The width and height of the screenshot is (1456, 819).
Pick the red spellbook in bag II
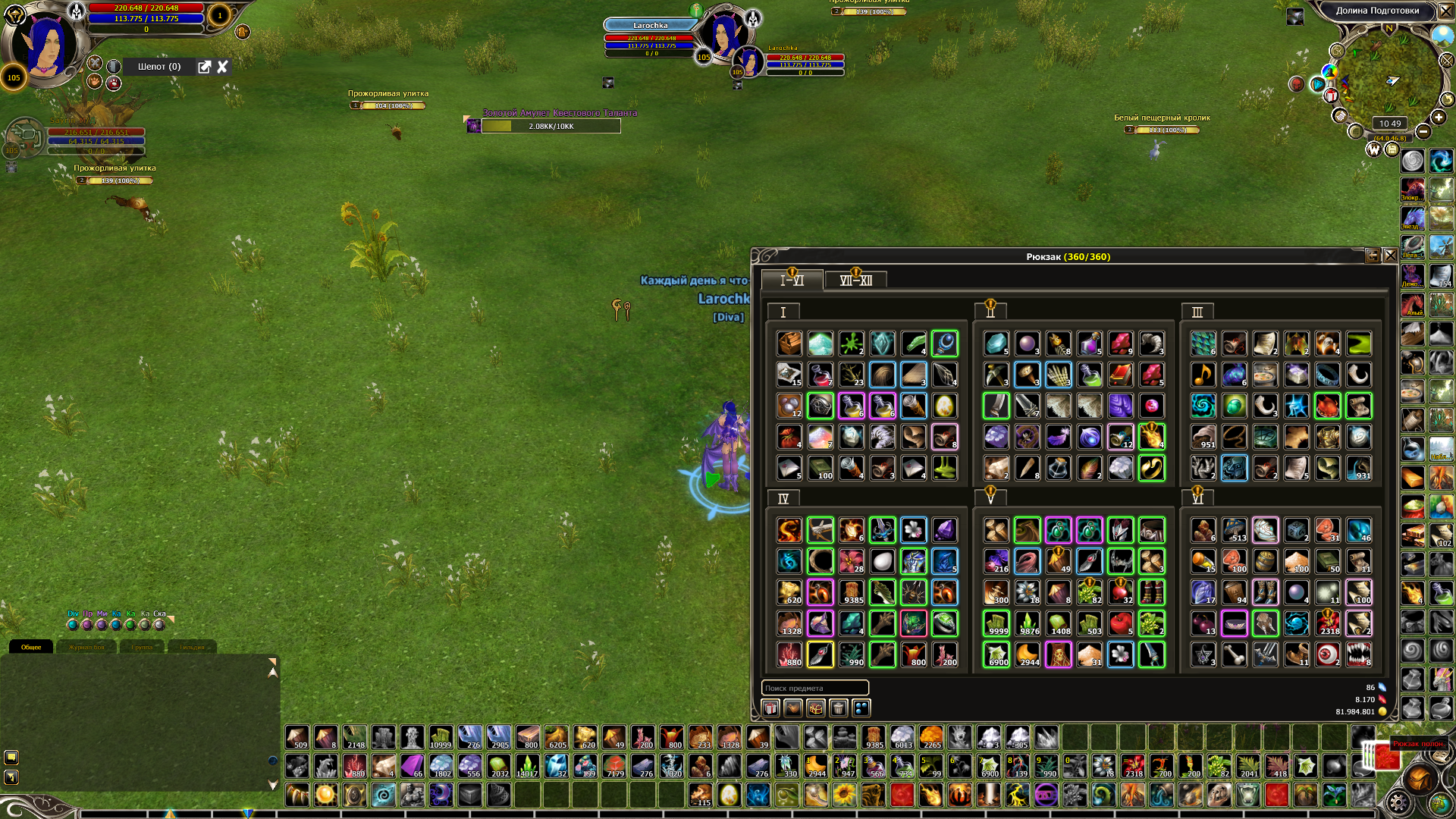1120,375
